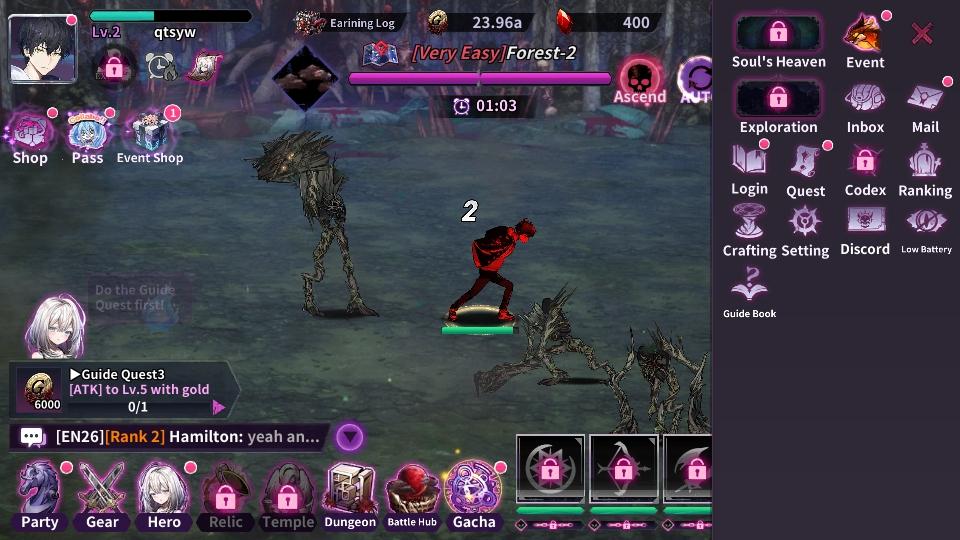Open the Inbox
The height and width of the screenshot is (540, 960).
[865, 106]
